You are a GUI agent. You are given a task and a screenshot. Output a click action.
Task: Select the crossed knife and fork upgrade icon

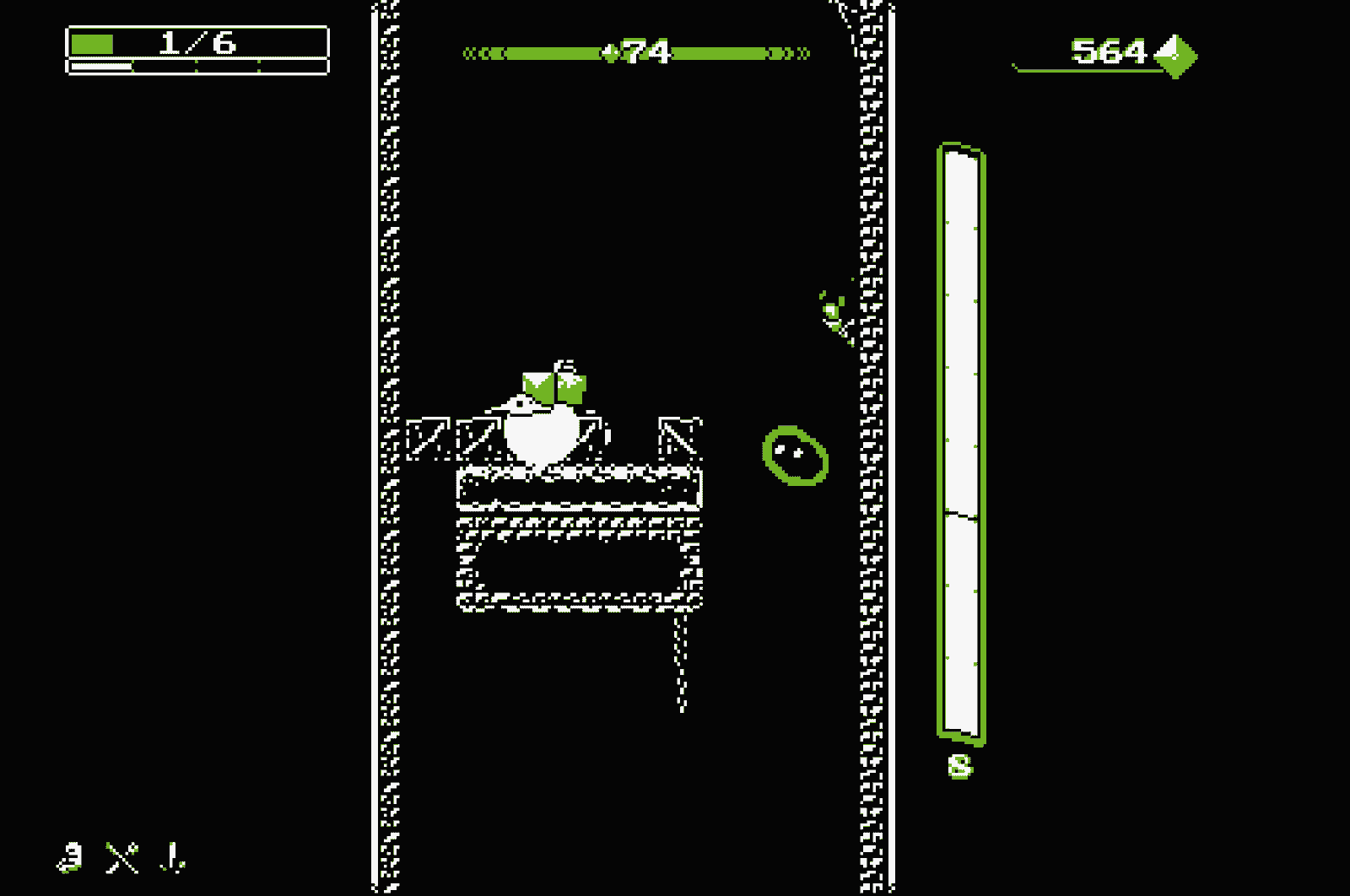[x=122, y=857]
